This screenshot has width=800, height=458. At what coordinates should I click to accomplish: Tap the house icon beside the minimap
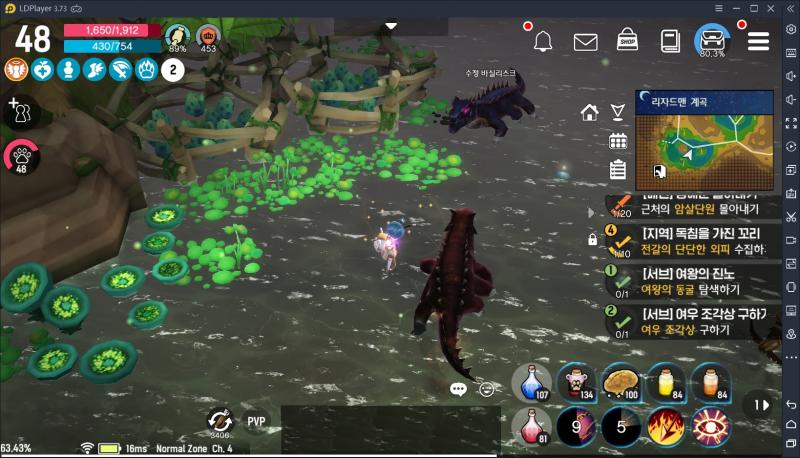click(x=590, y=112)
